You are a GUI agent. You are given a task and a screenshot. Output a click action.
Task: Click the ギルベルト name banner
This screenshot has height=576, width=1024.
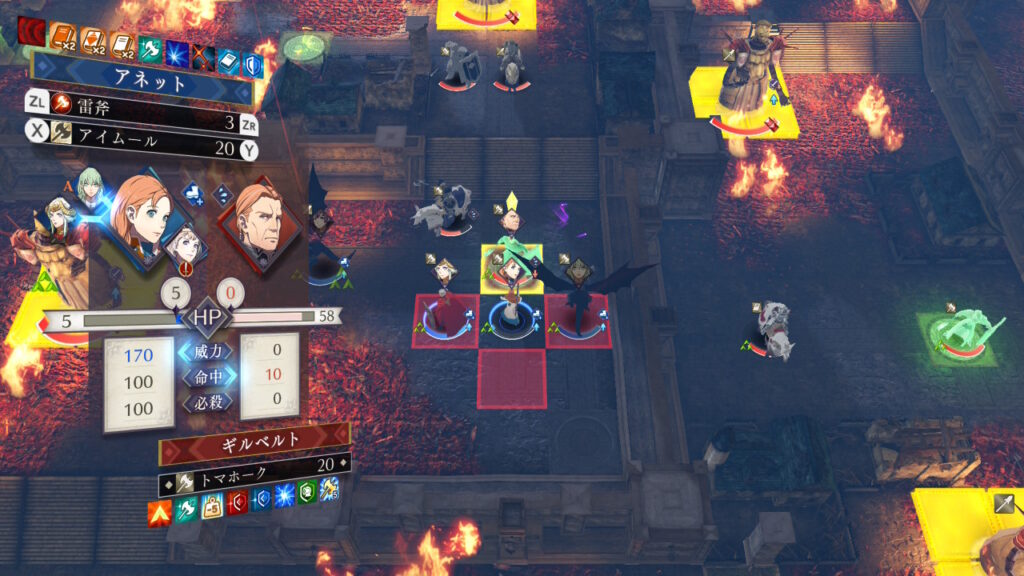pos(254,439)
